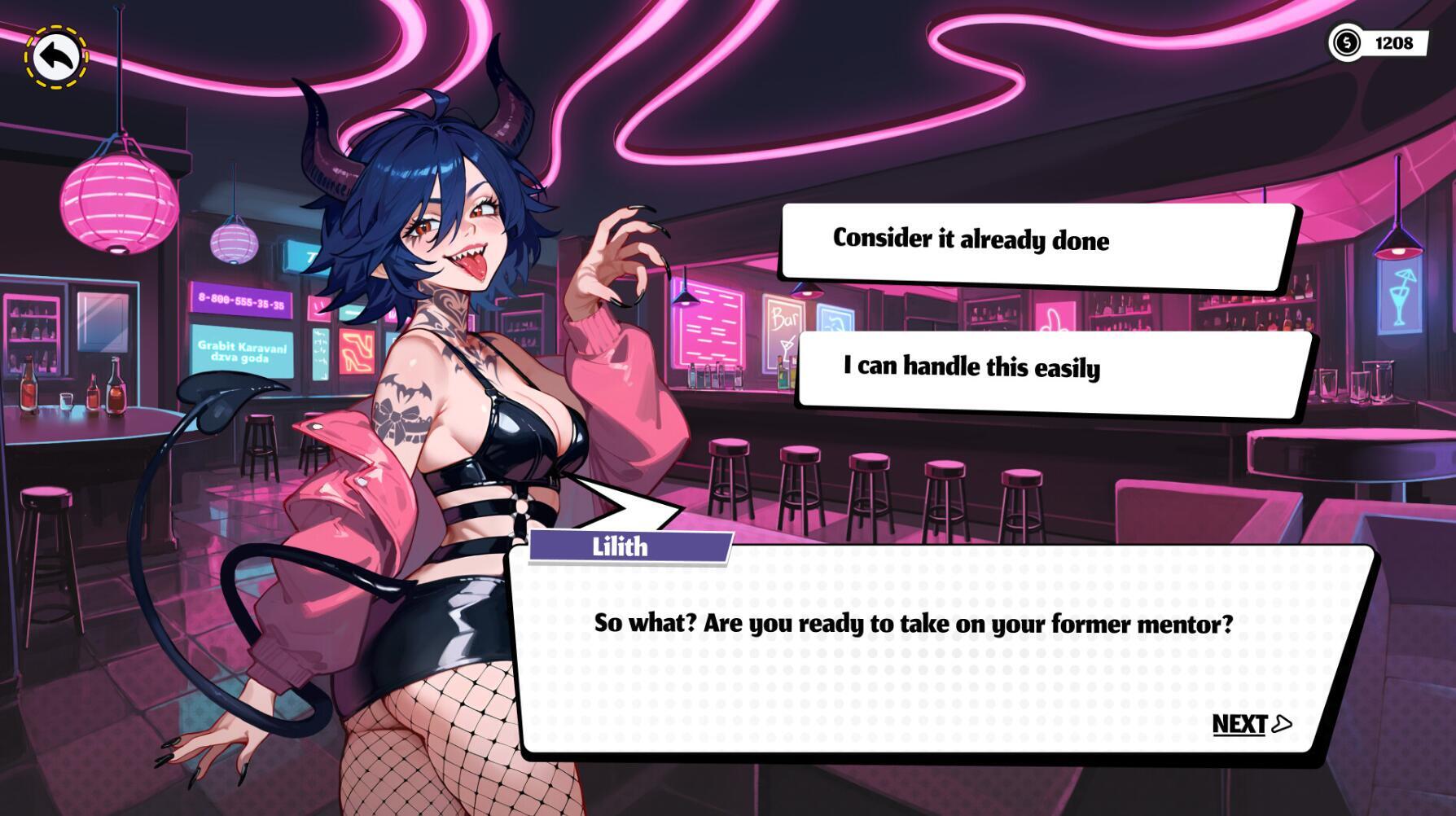
Task: Click the arrow glyph next to NEXT
Action: coord(1280,723)
